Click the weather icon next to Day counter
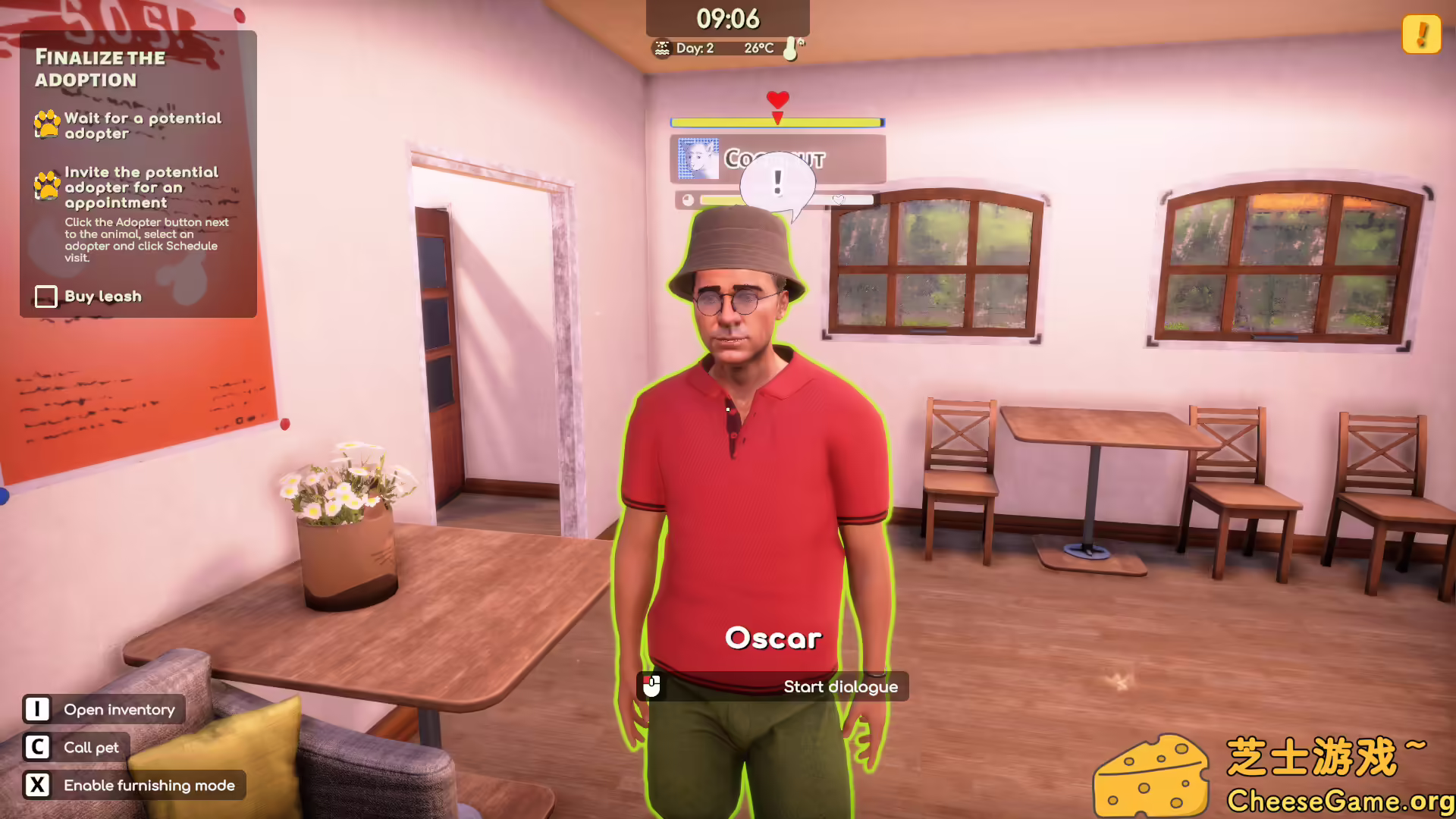 (x=663, y=48)
